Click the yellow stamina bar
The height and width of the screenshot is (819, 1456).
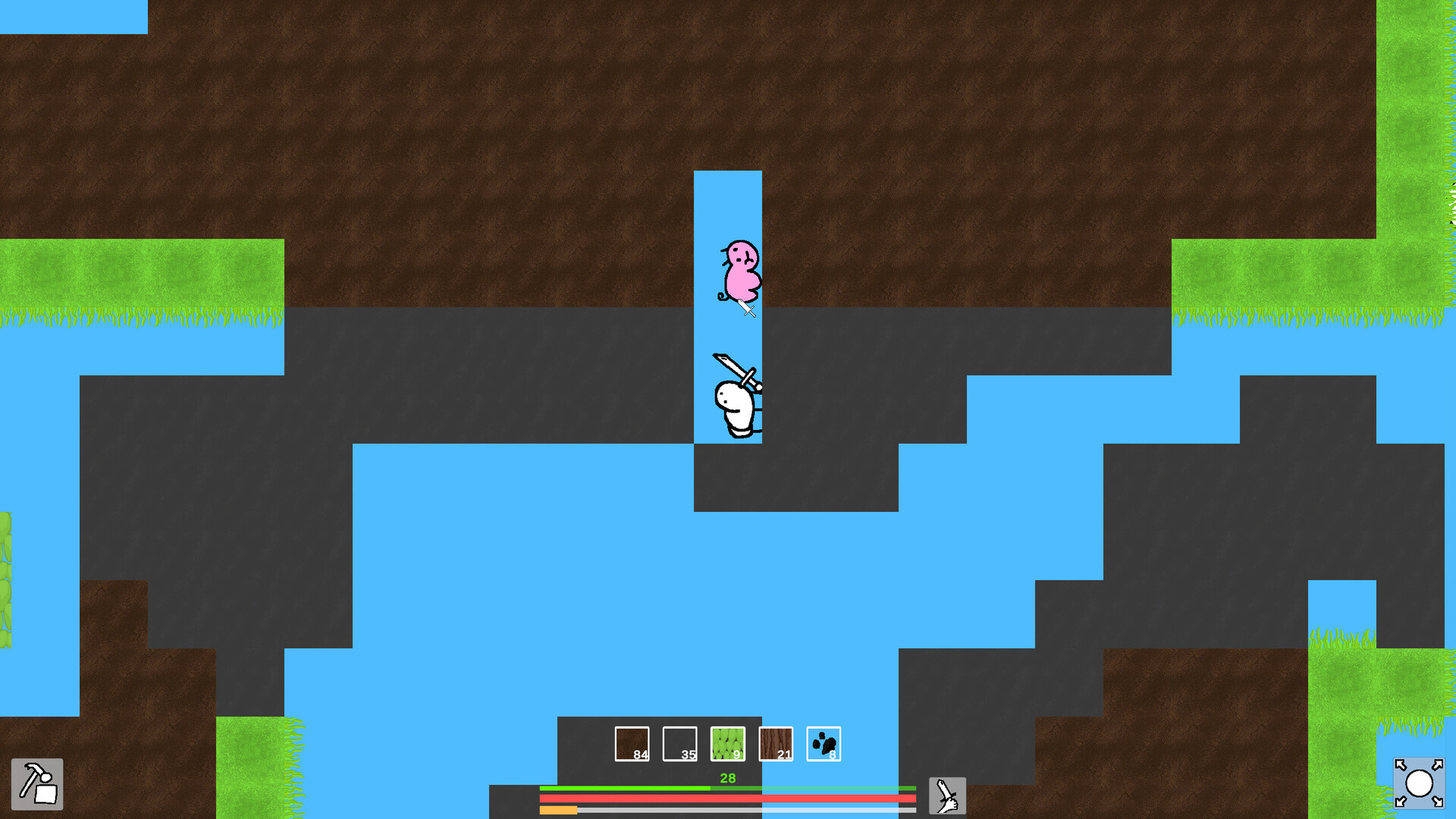(559, 811)
